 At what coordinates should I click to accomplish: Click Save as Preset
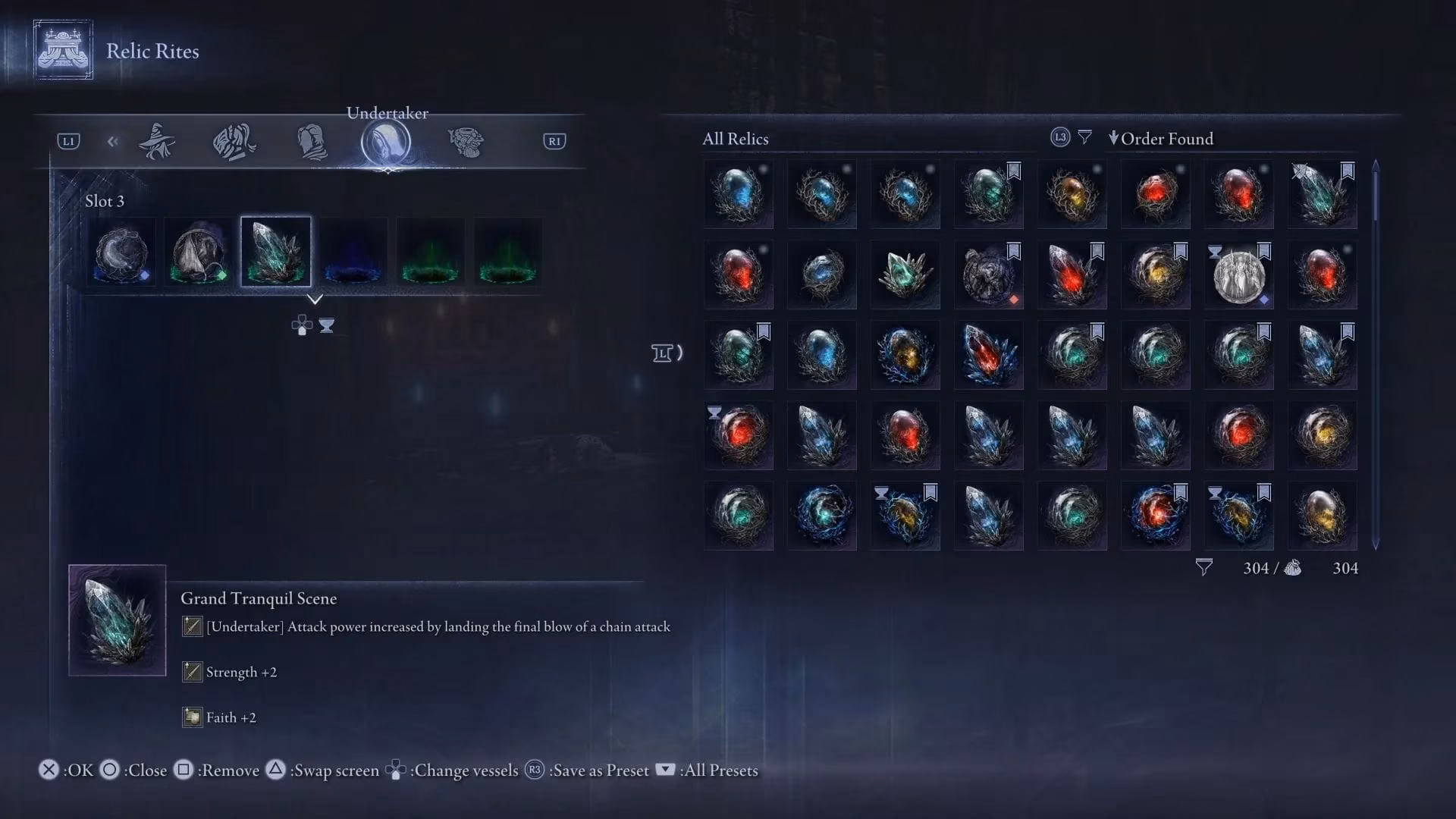click(598, 770)
